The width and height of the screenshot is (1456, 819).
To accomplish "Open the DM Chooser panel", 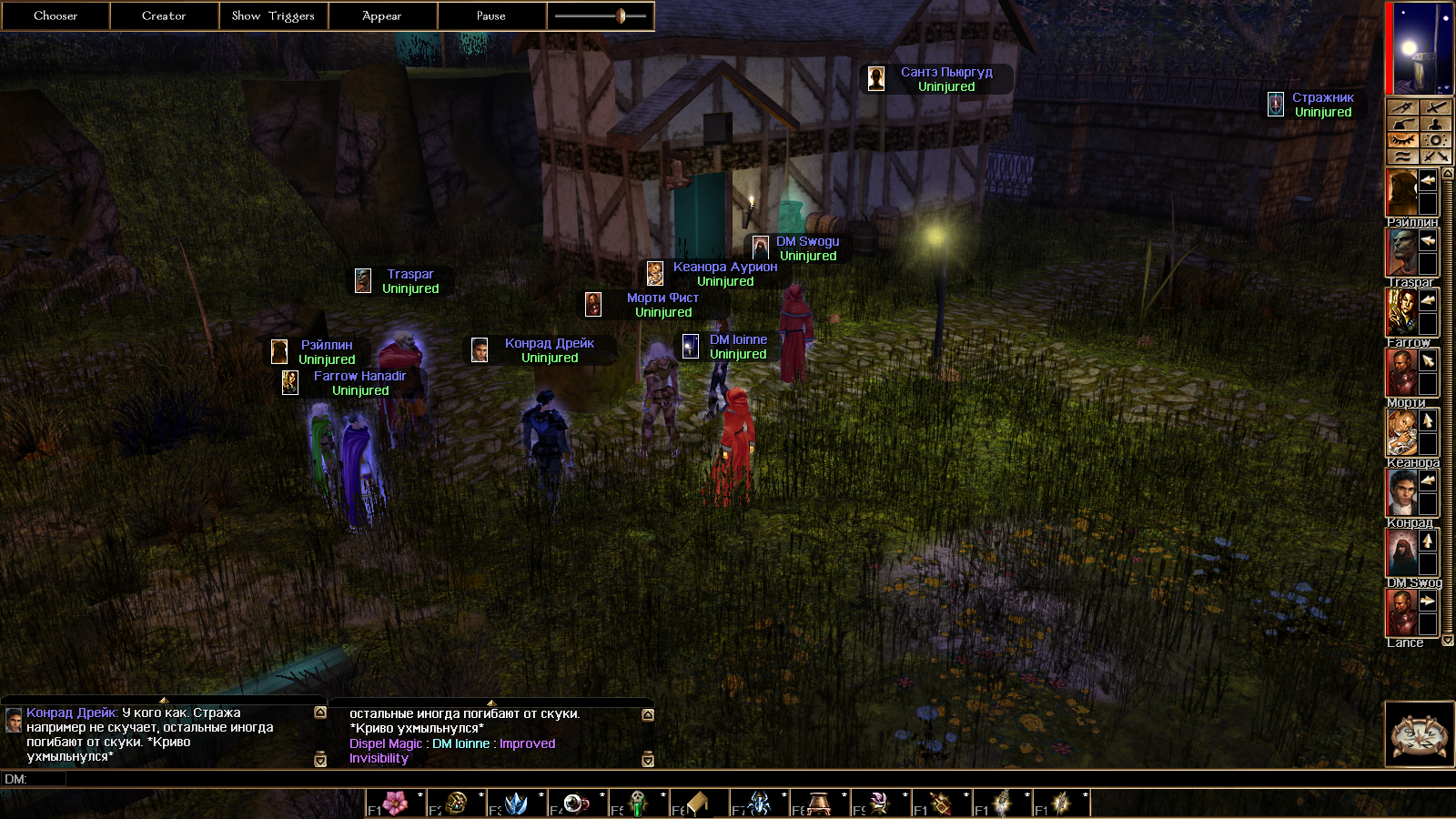I will point(56,15).
